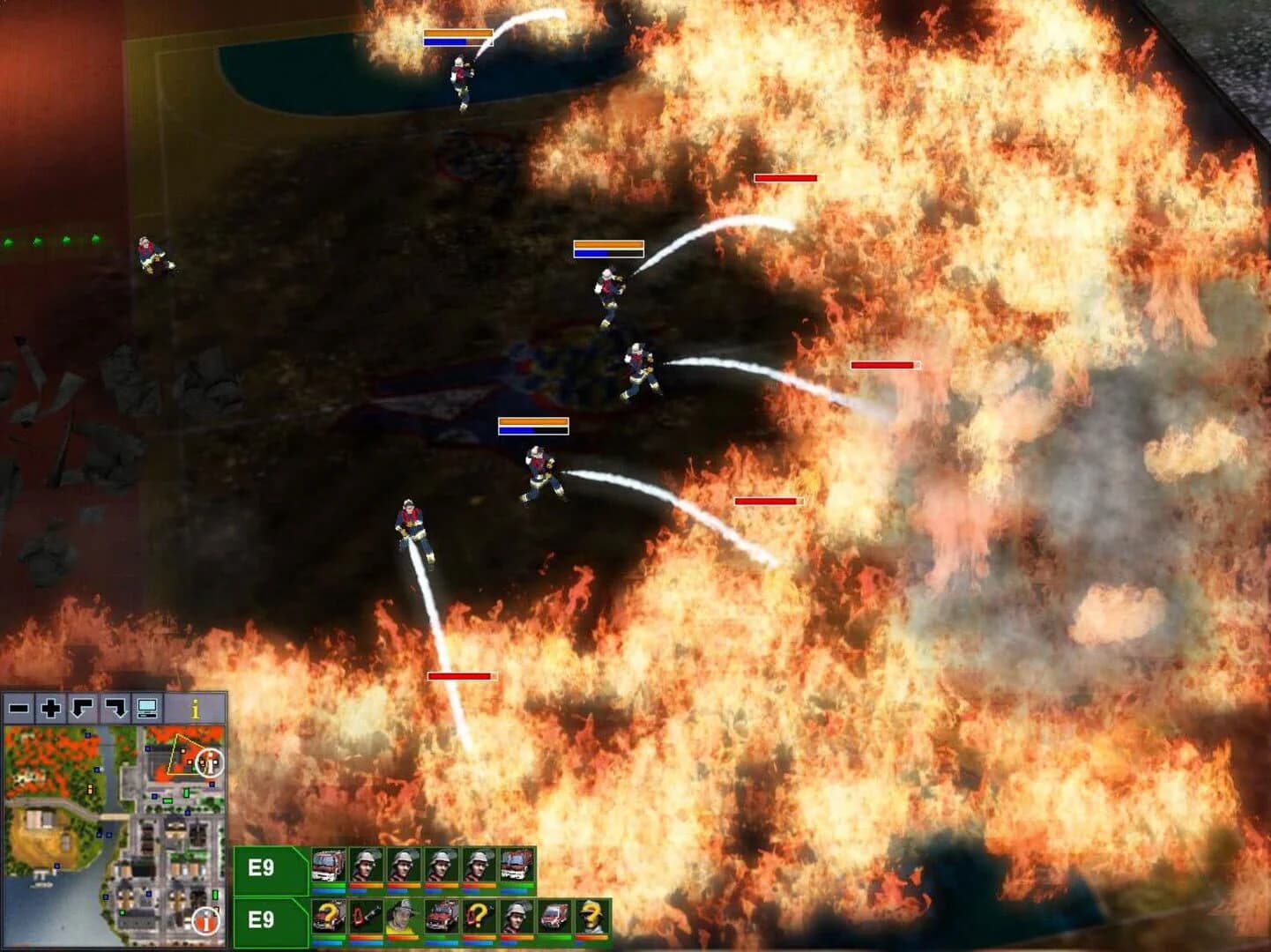1271x952 pixels.
Task: Zoom in the minimap with the plus icon
Action: (50, 707)
